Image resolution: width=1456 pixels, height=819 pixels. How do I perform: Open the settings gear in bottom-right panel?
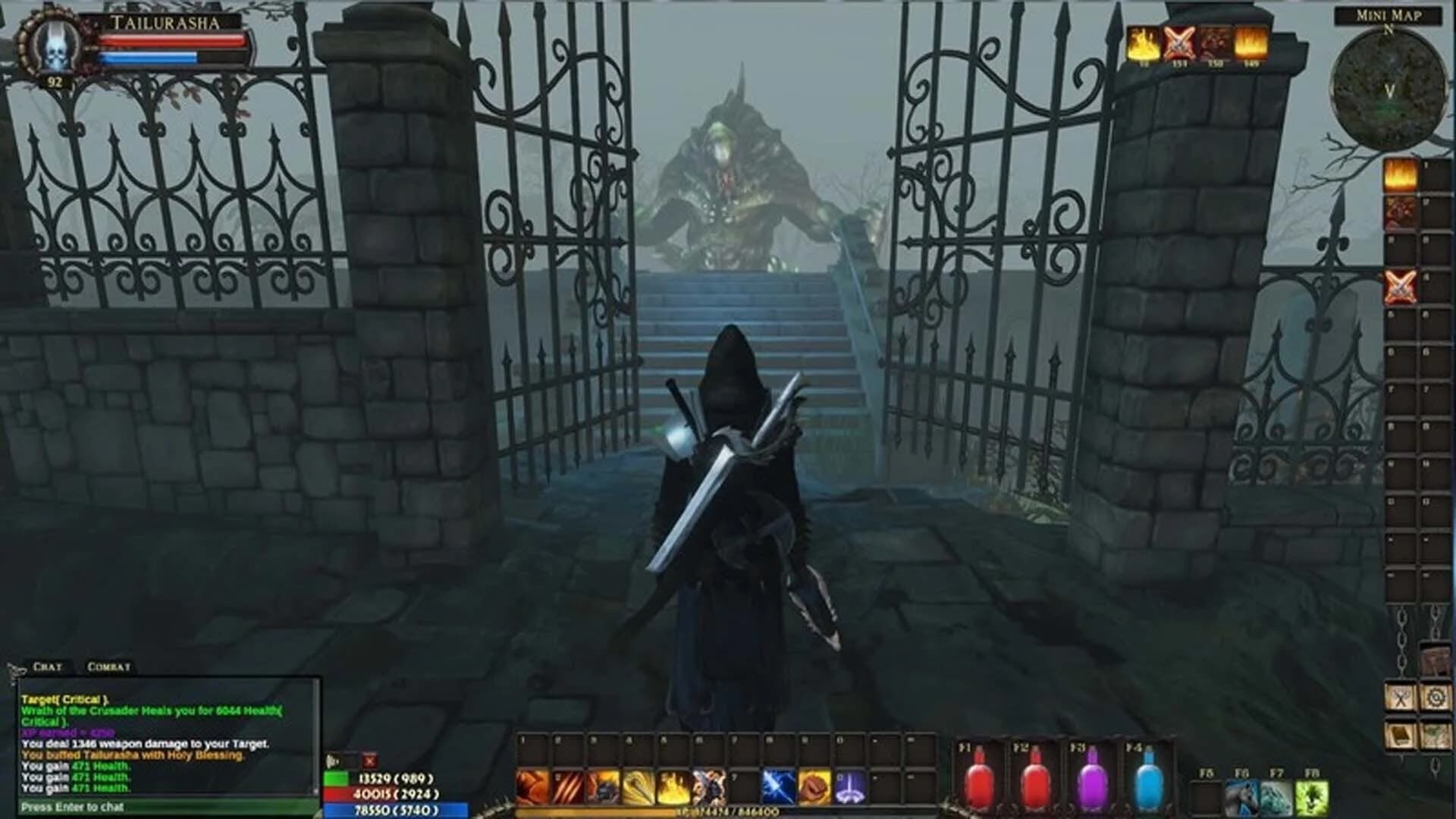tap(1437, 697)
